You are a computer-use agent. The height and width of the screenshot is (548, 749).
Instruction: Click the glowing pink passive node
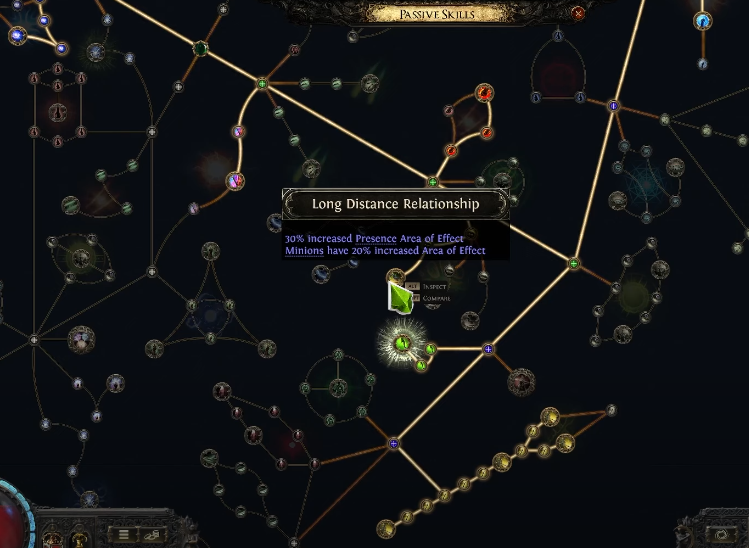tap(235, 181)
